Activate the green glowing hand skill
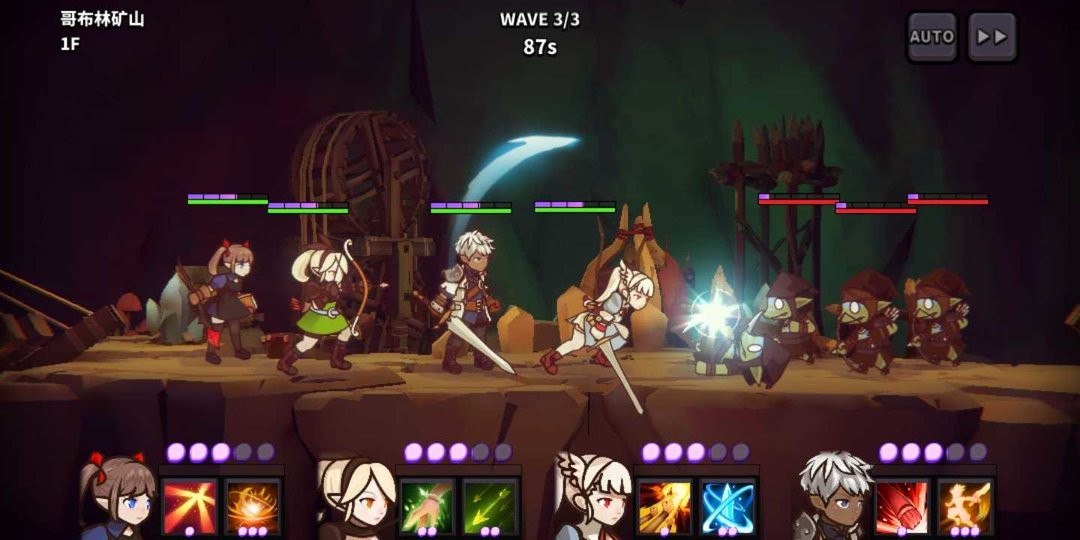Viewport: 1080px width, 540px height. click(428, 506)
